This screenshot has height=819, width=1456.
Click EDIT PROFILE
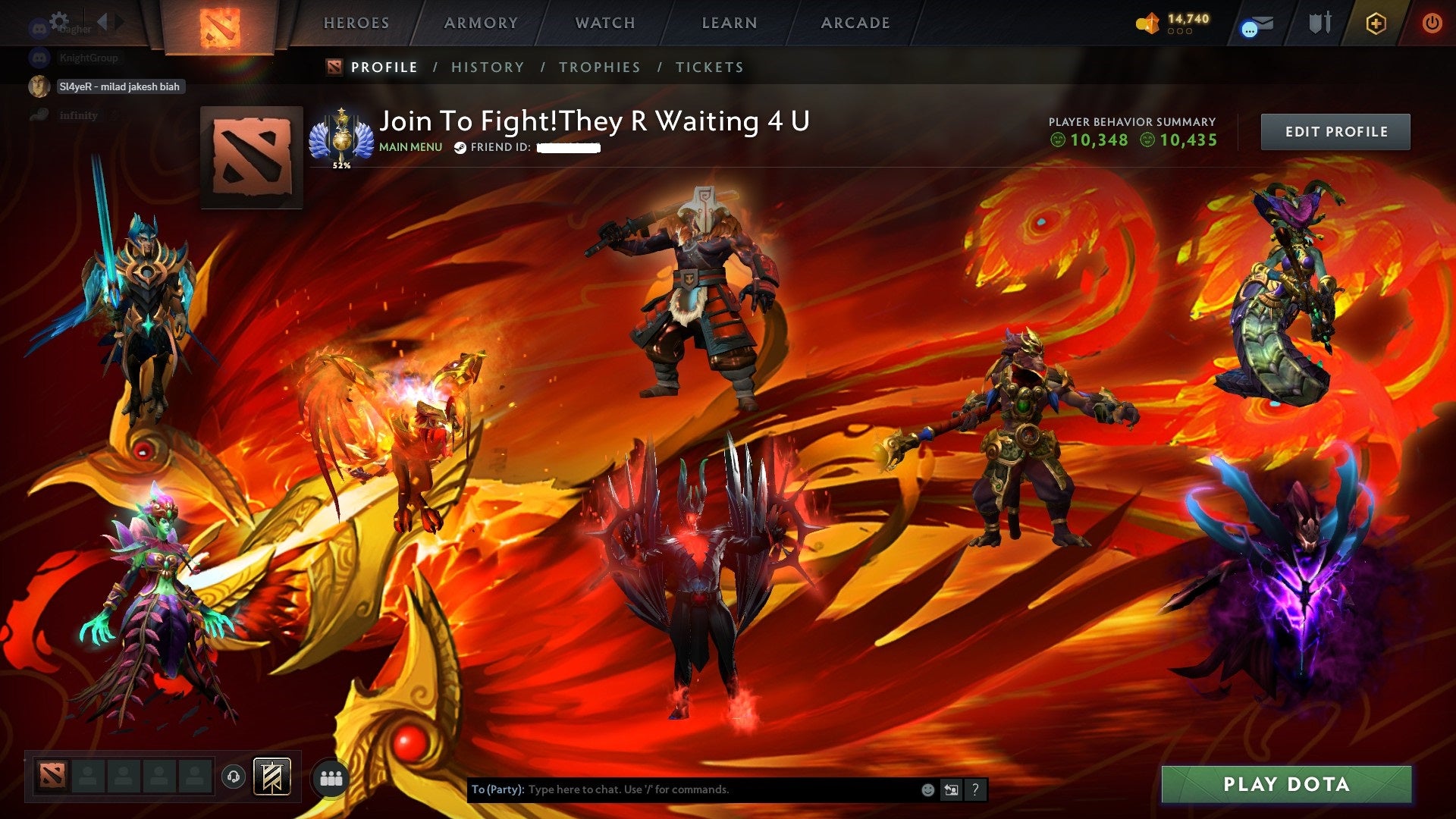tap(1337, 130)
